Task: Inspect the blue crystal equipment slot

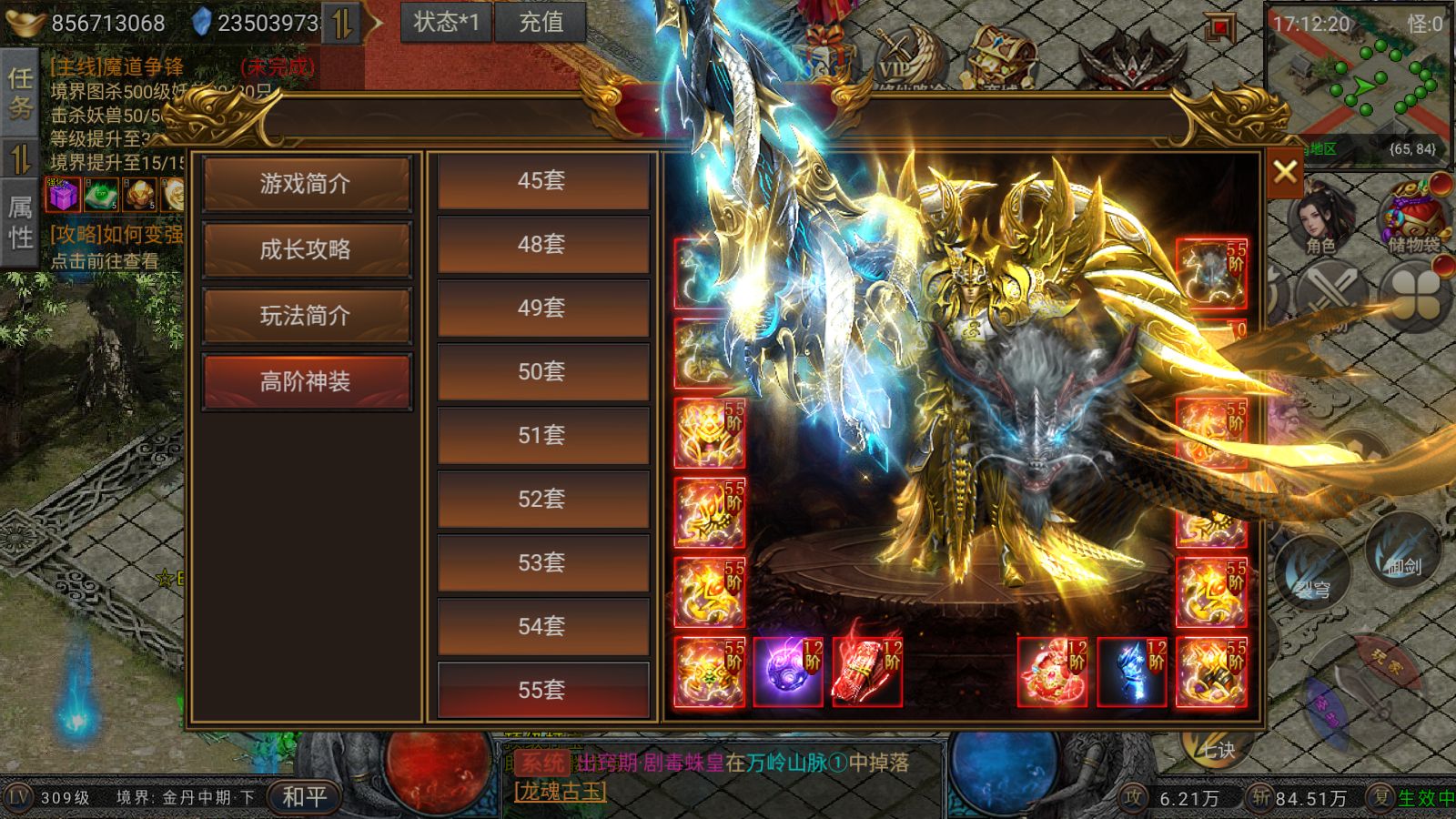Action: pos(1131,673)
